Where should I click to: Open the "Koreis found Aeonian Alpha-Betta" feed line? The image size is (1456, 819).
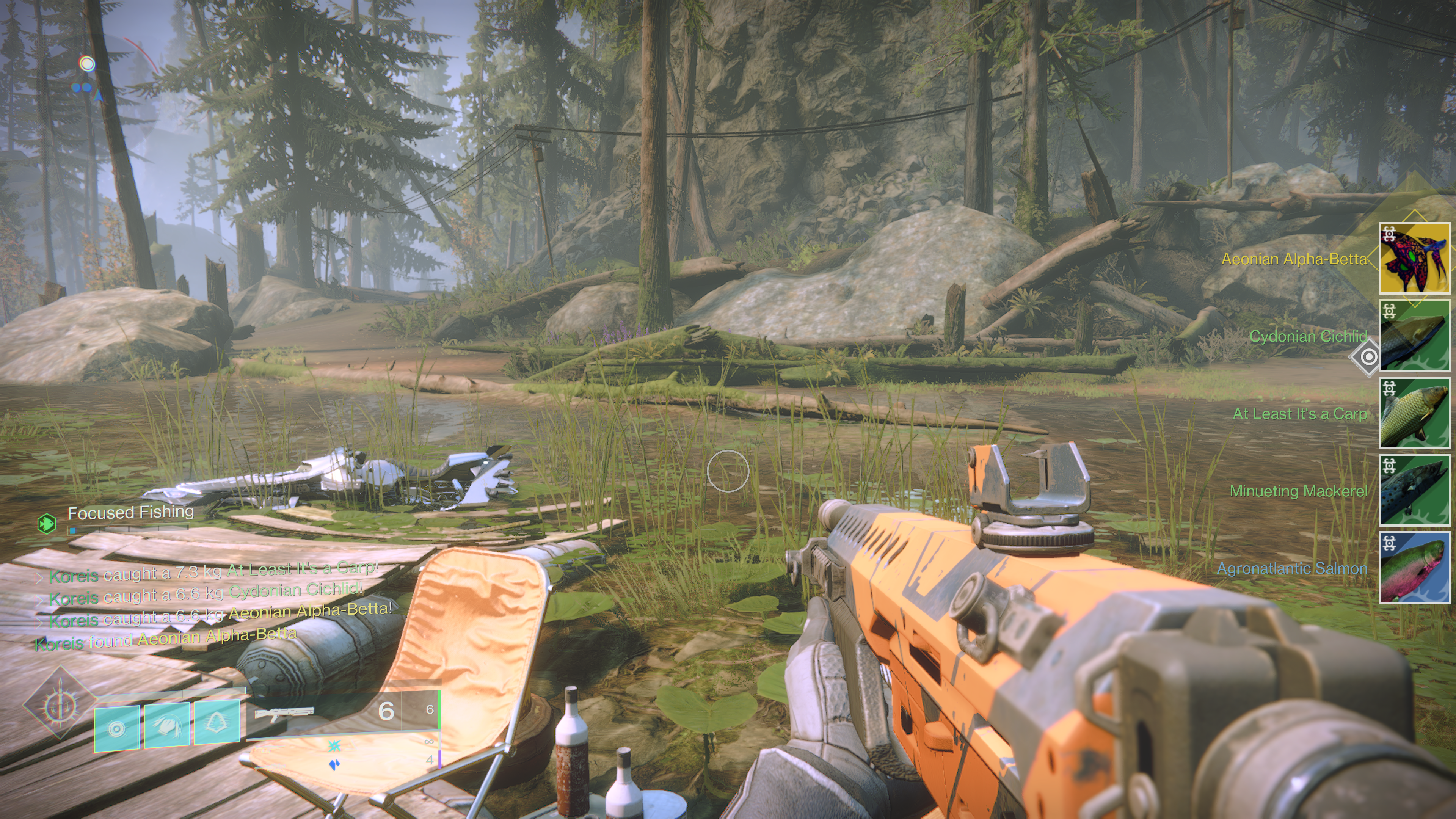(165, 639)
